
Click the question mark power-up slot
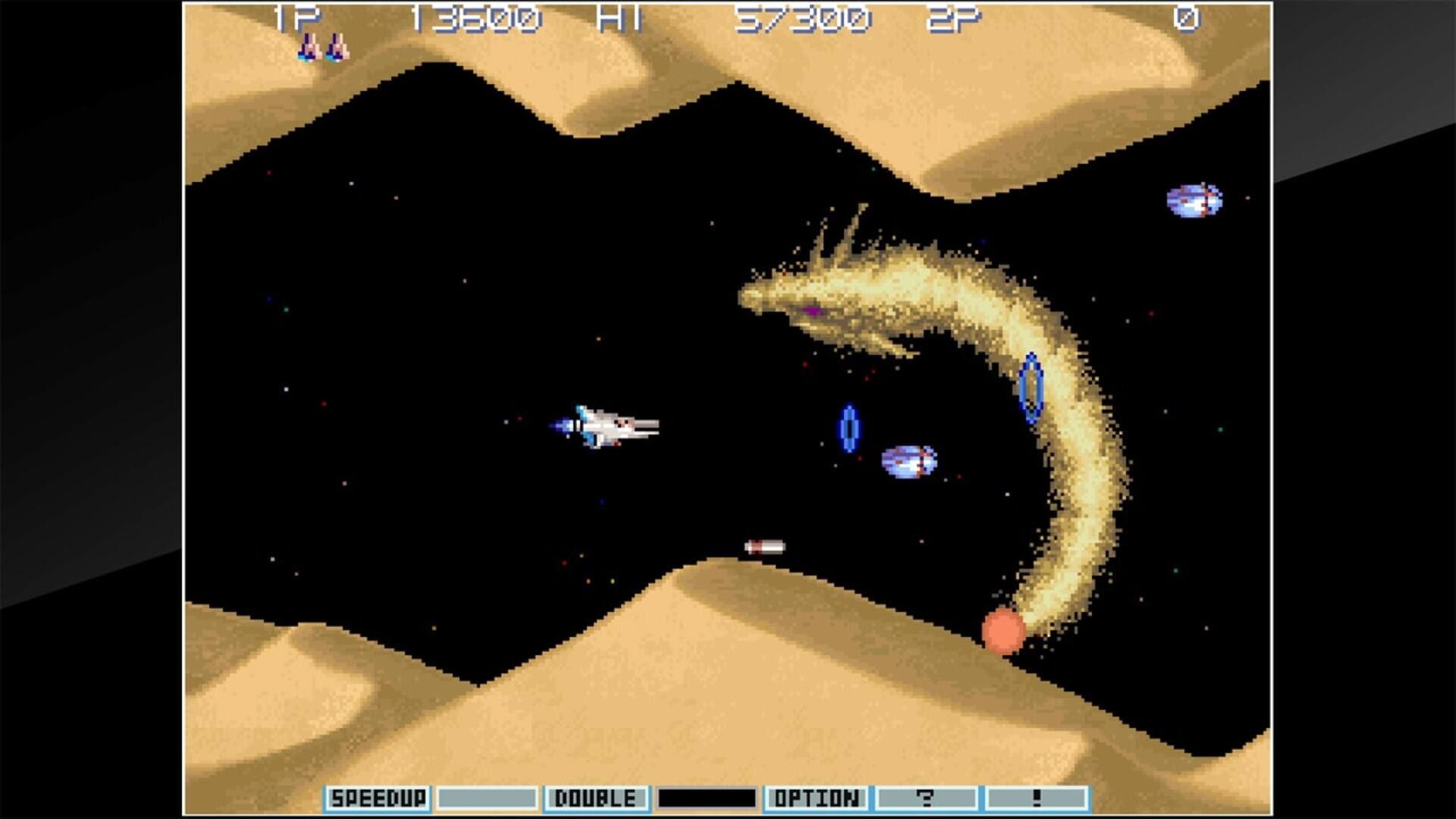pos(926,798)
